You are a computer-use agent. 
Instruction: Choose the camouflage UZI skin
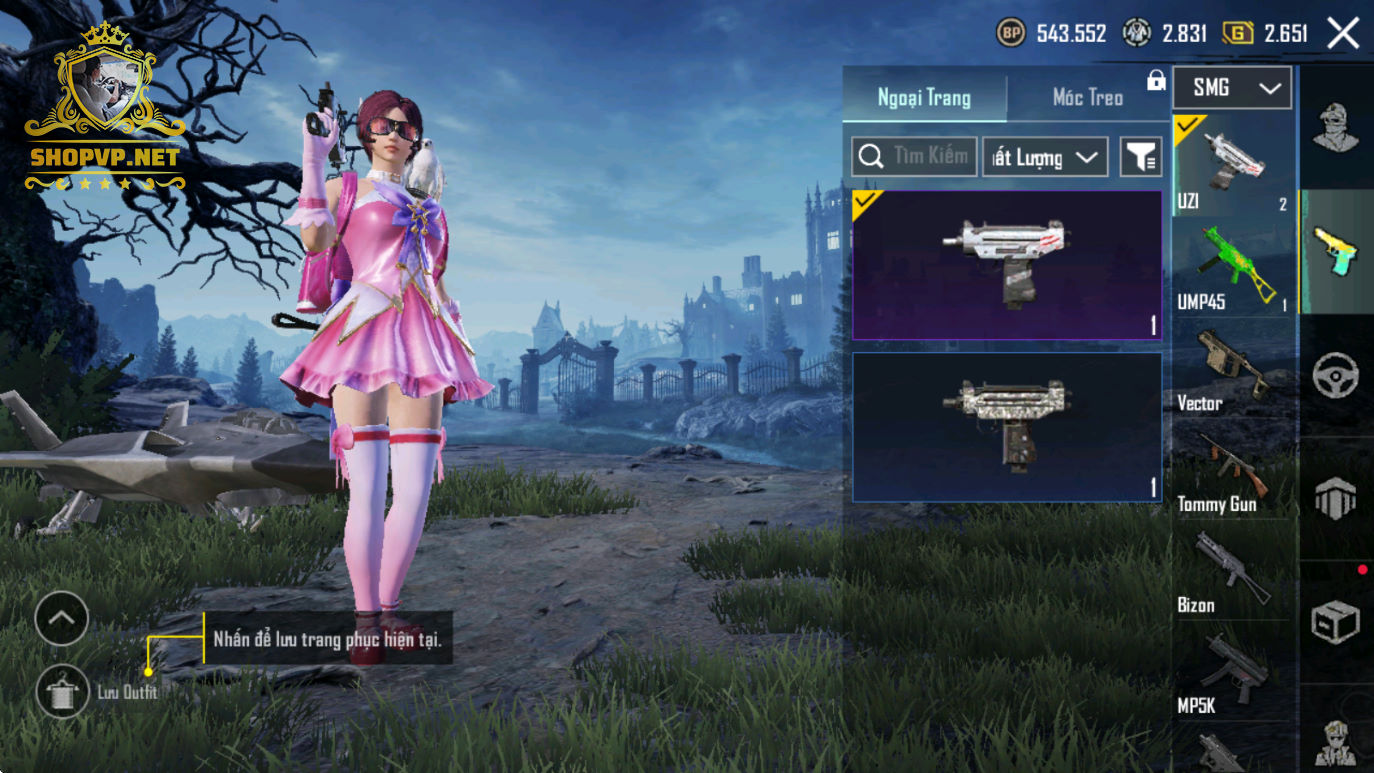click(x=1006, y=427)
